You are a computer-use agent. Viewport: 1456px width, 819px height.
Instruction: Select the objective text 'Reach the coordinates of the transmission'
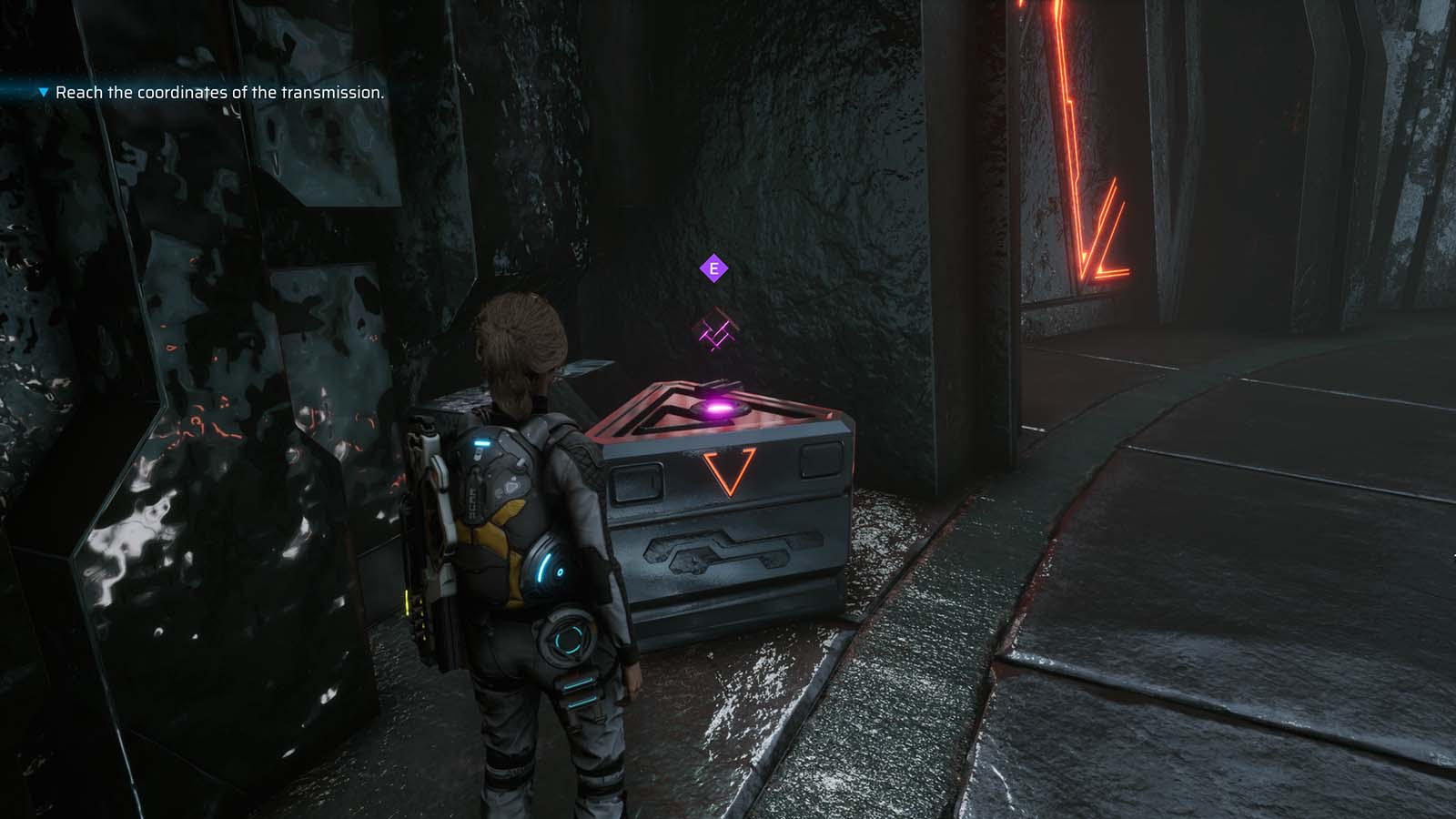(220, 92)
